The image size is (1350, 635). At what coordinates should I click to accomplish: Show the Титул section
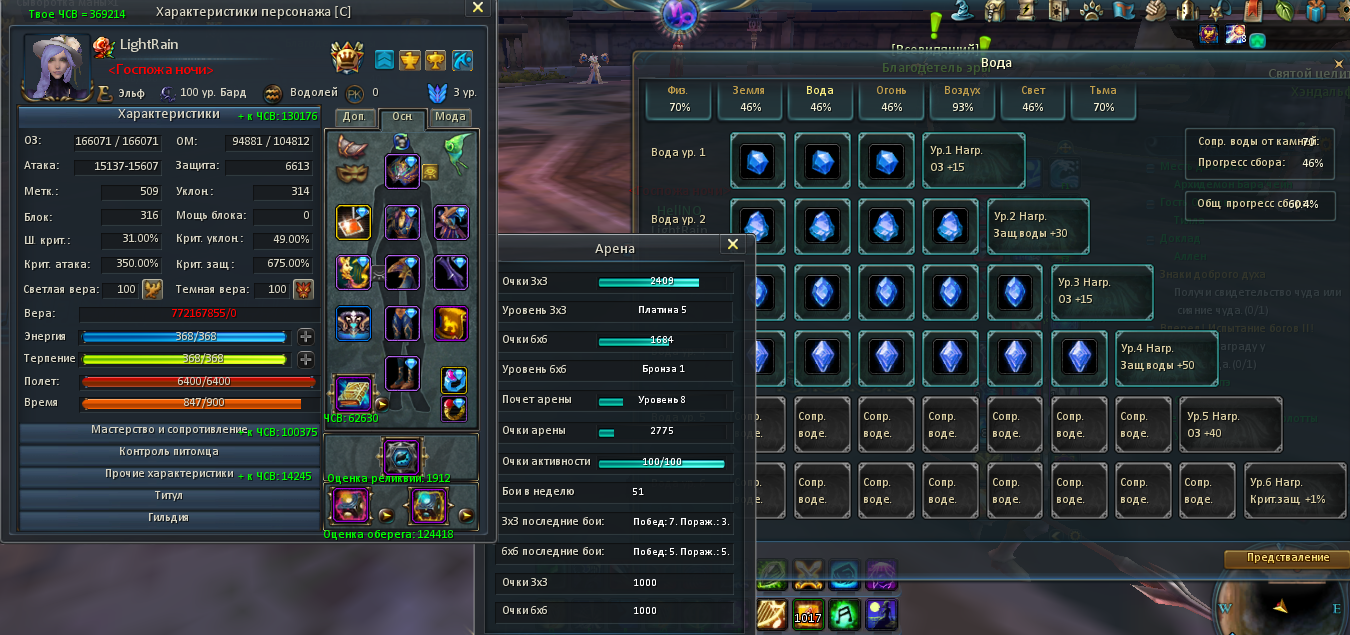pos(169,497)
